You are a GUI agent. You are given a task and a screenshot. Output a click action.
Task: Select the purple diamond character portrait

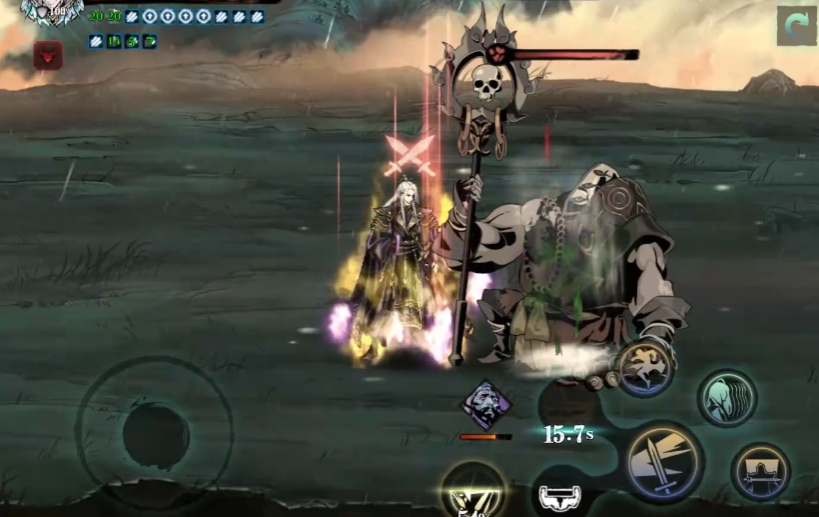(485, 407)
